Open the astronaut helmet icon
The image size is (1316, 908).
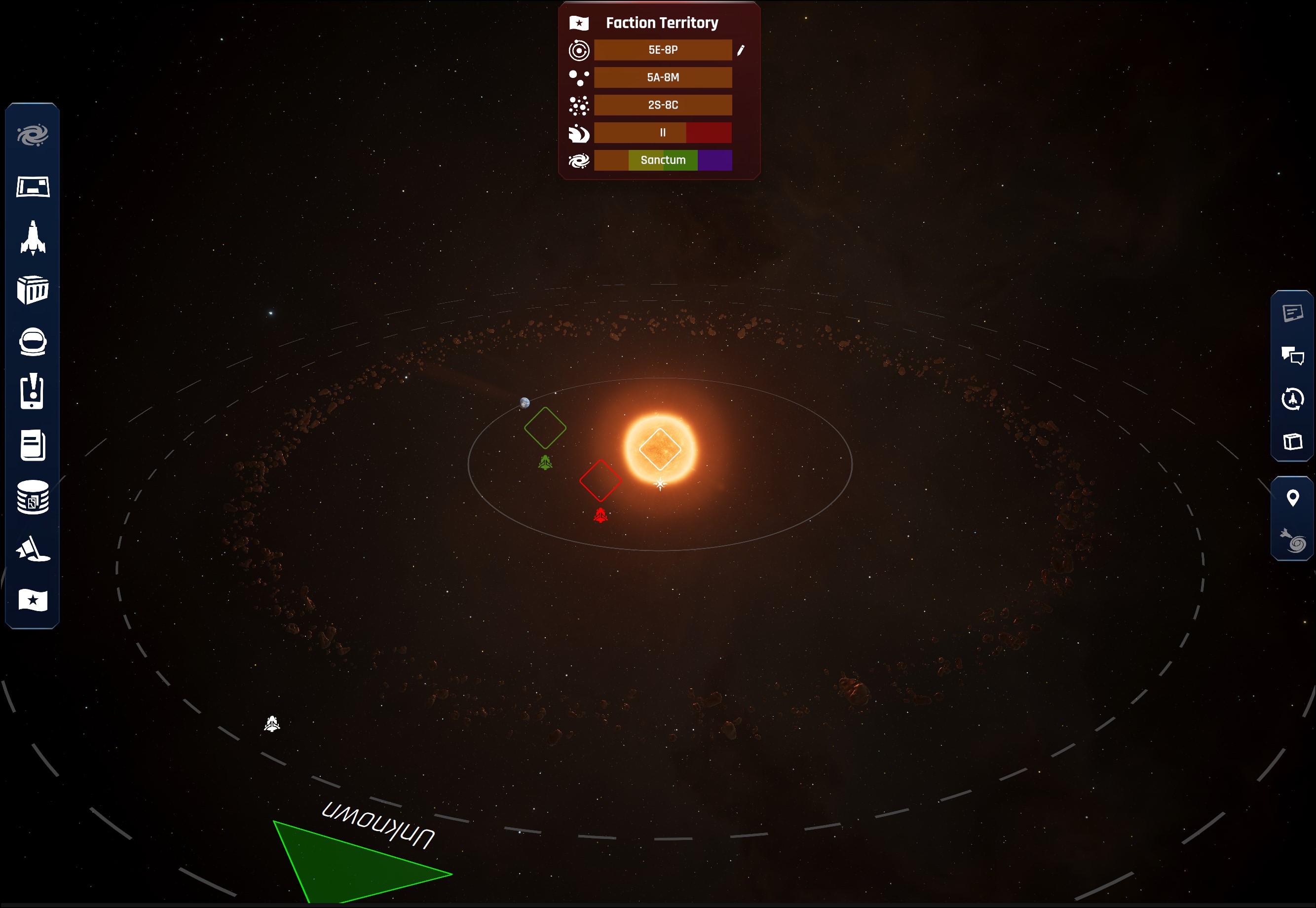coord(33,342)
